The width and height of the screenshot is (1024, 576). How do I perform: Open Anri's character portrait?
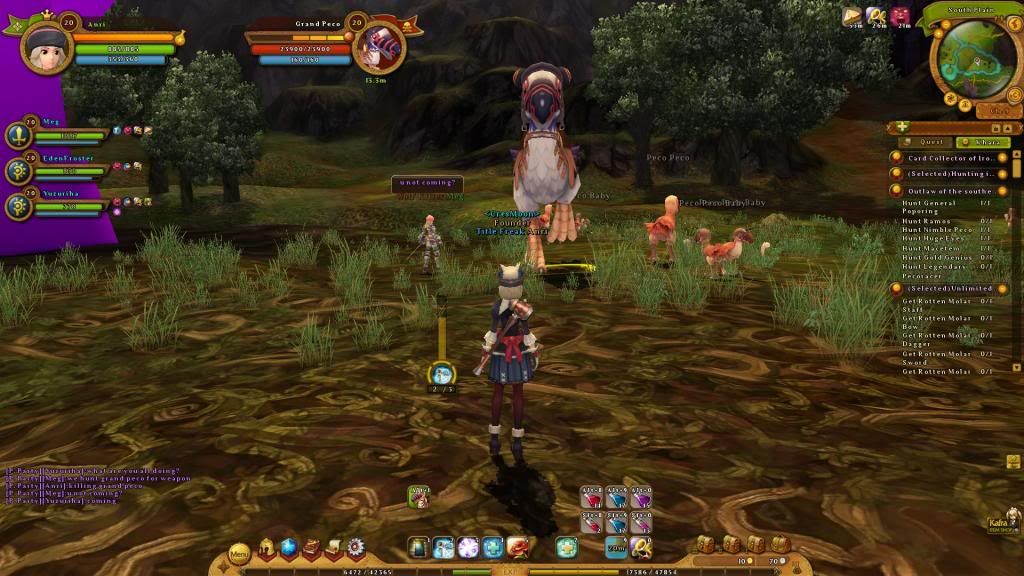(46, 46)
